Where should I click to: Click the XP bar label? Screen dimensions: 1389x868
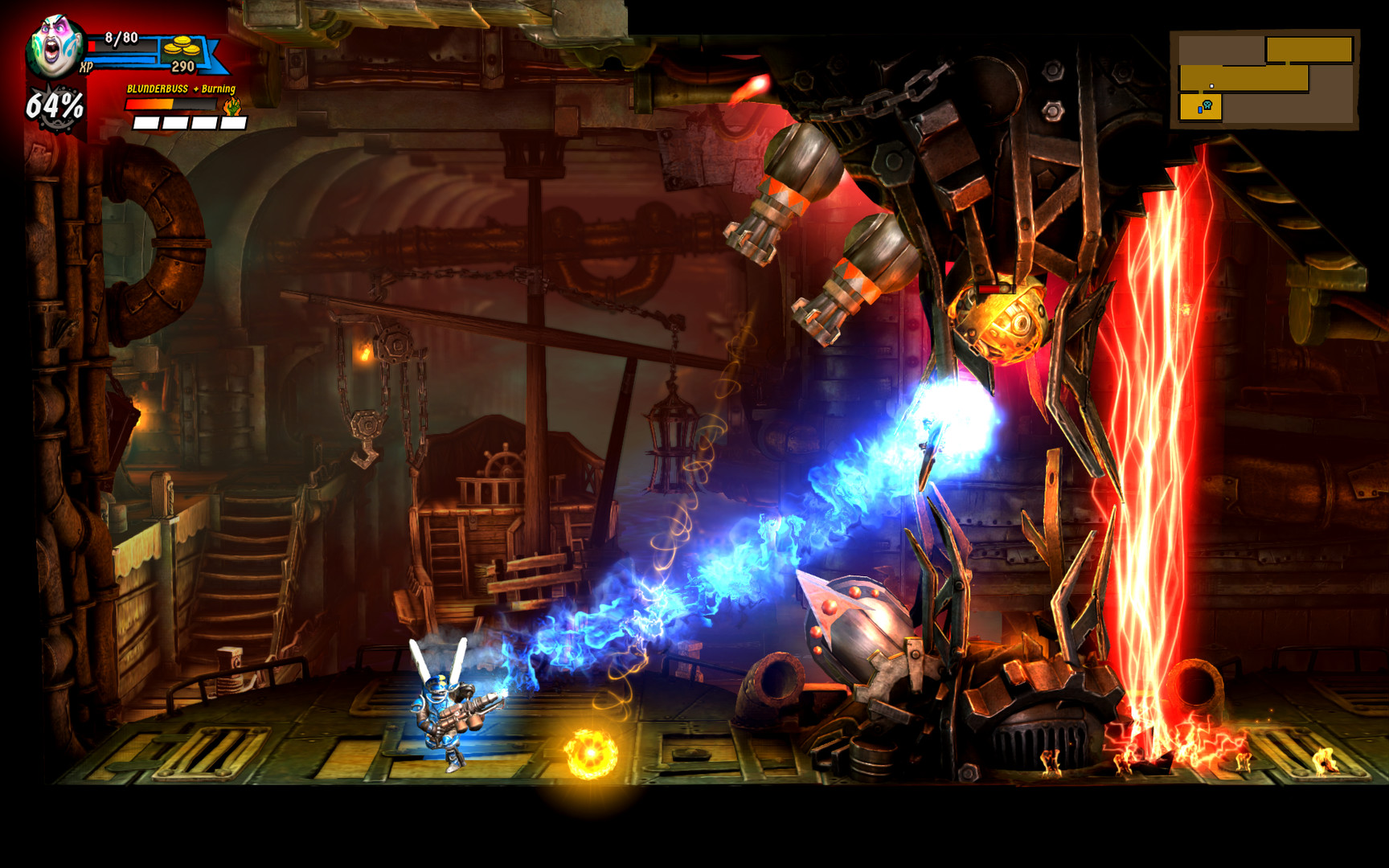87,66
